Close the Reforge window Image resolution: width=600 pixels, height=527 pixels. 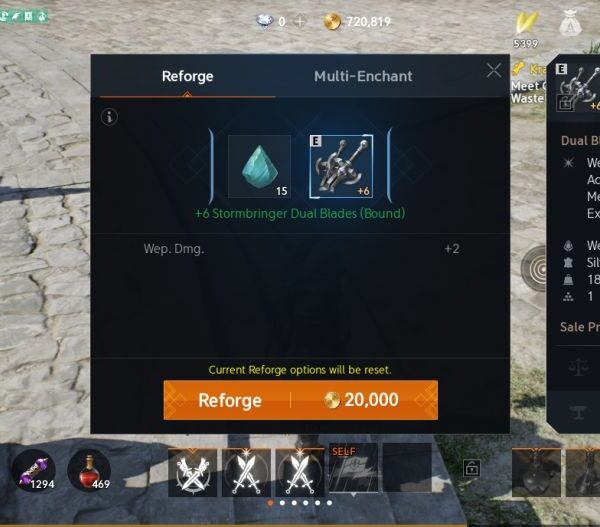pos(494,71)
